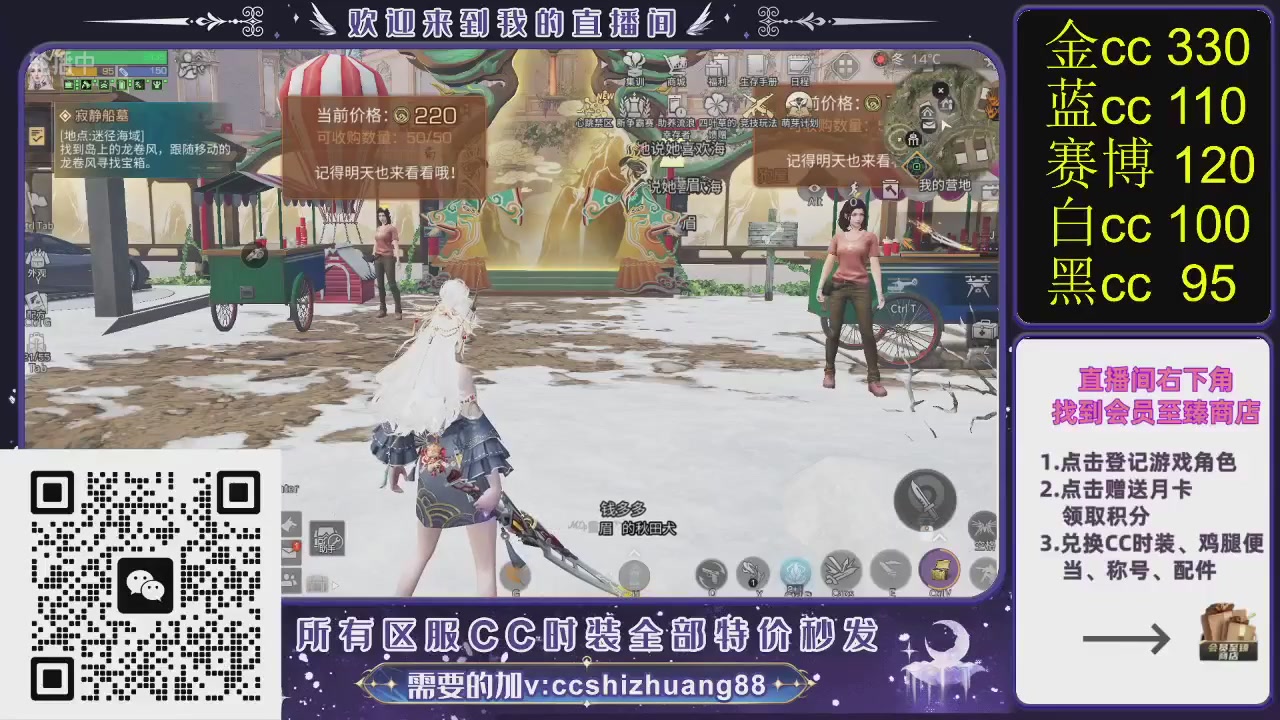Open the 助养流浪幸存者 entry
The width and height of the screenshot is (1280, 720).
(x=676, y=107)
